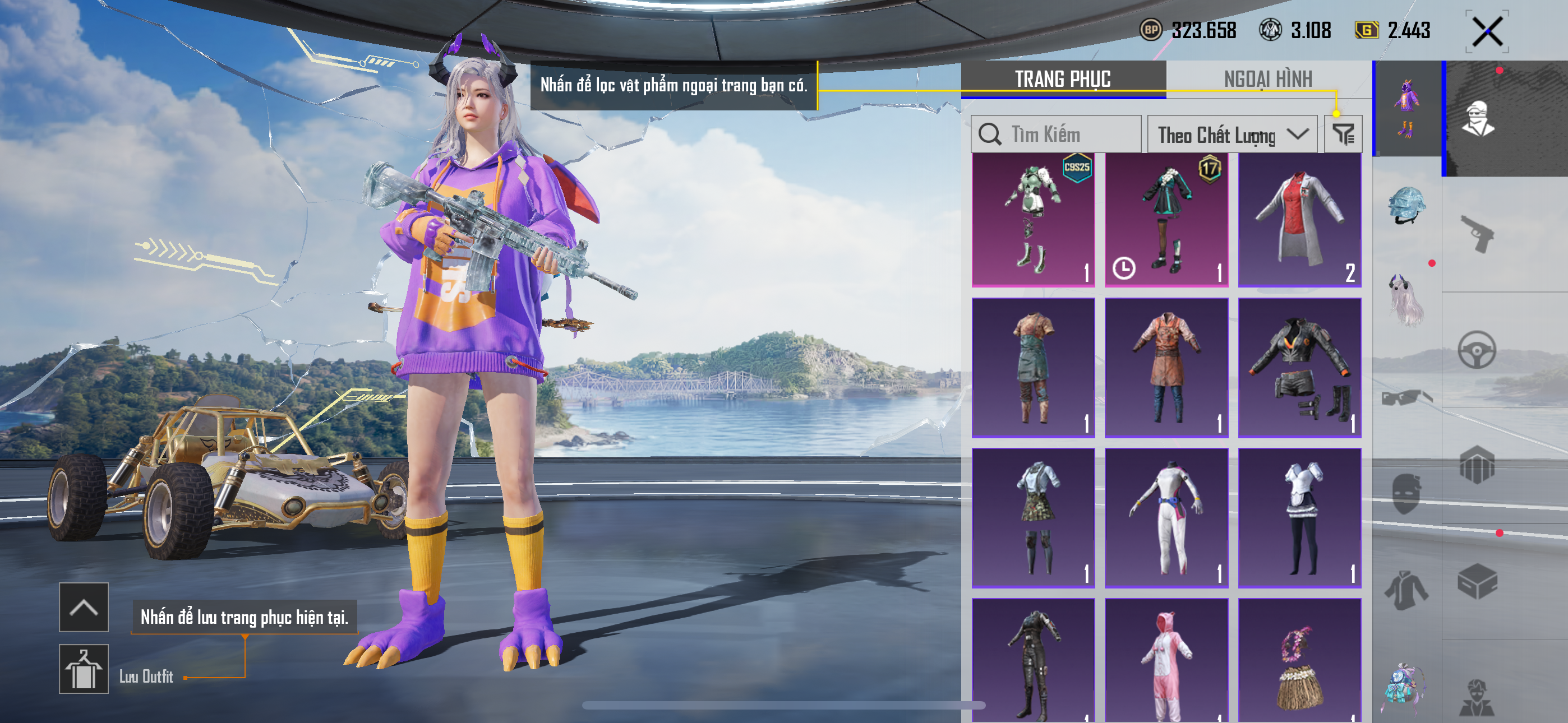Save the current outfit with Lưu Outfit
This screenshot has width=1568, height=723.
[x=84, y=669]
